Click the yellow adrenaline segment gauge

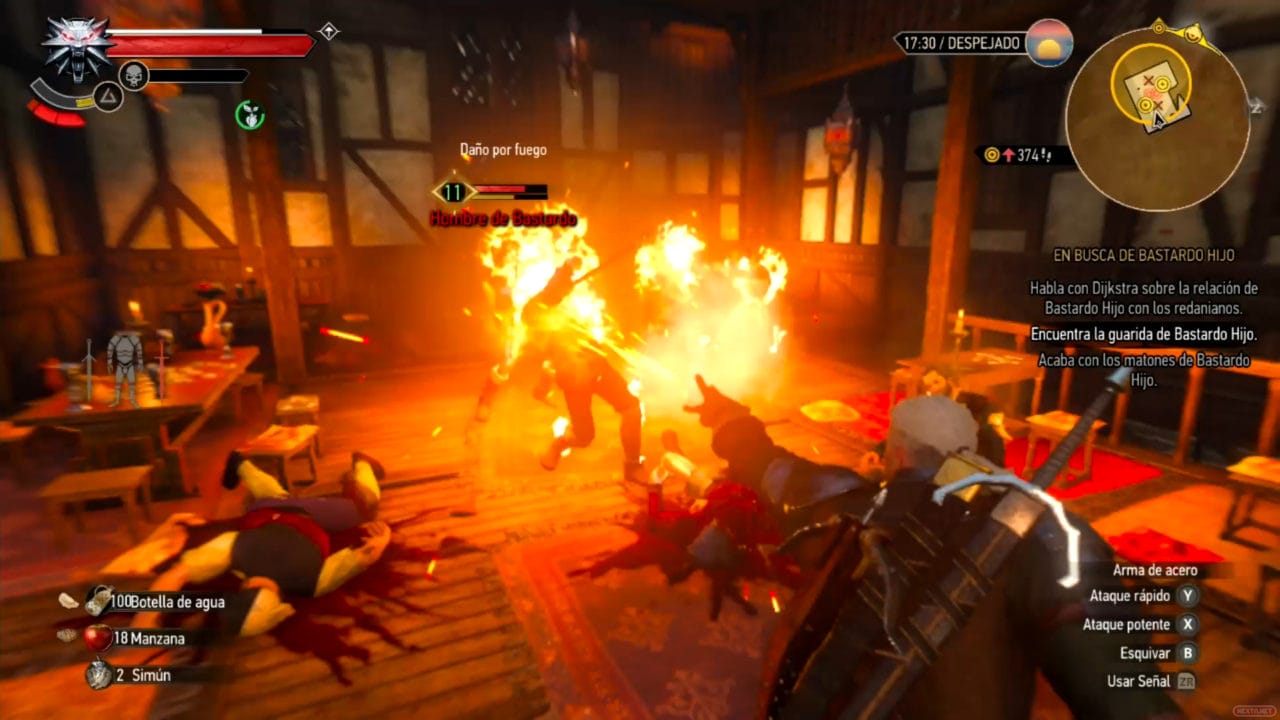point(84,103)
